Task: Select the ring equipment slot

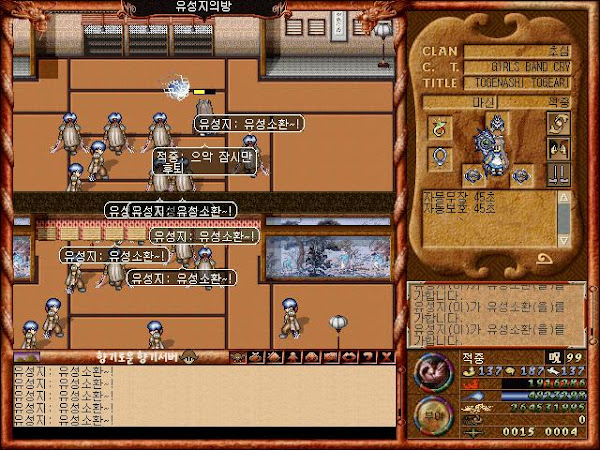Action: [x=440, y=158]
